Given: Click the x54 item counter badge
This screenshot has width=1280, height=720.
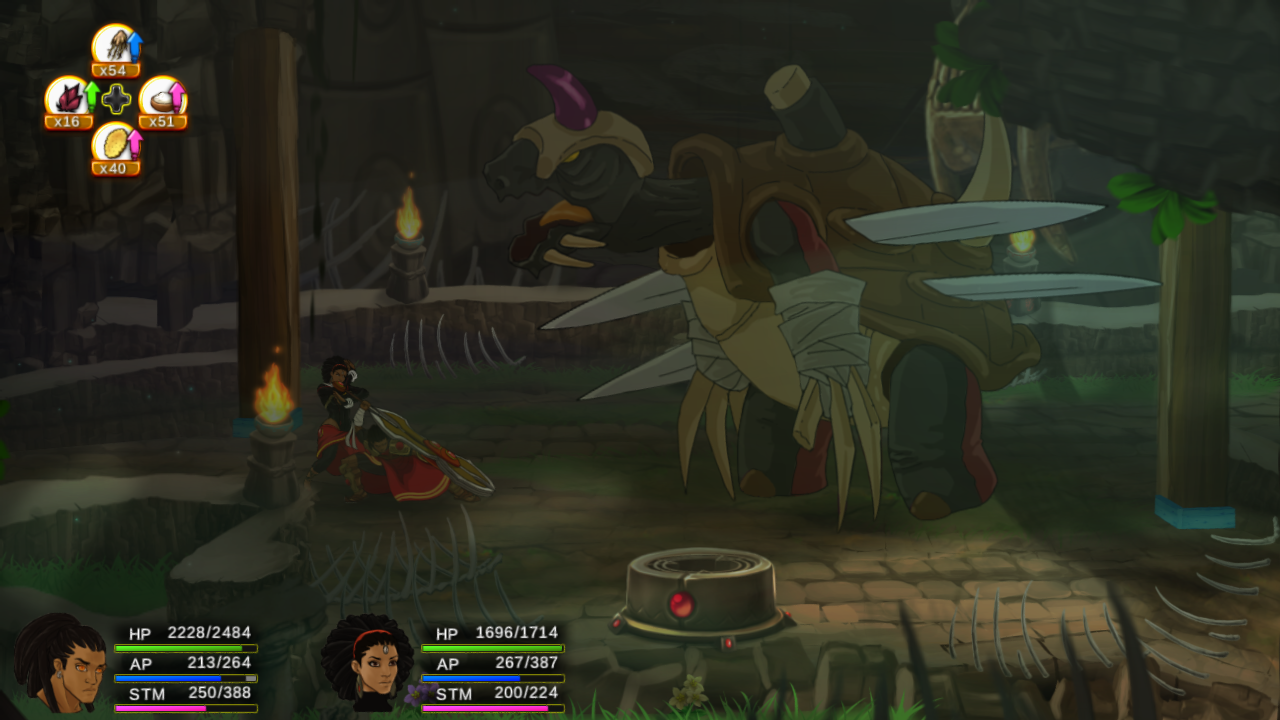Looking at the screenshot, I should pos(116,71).
